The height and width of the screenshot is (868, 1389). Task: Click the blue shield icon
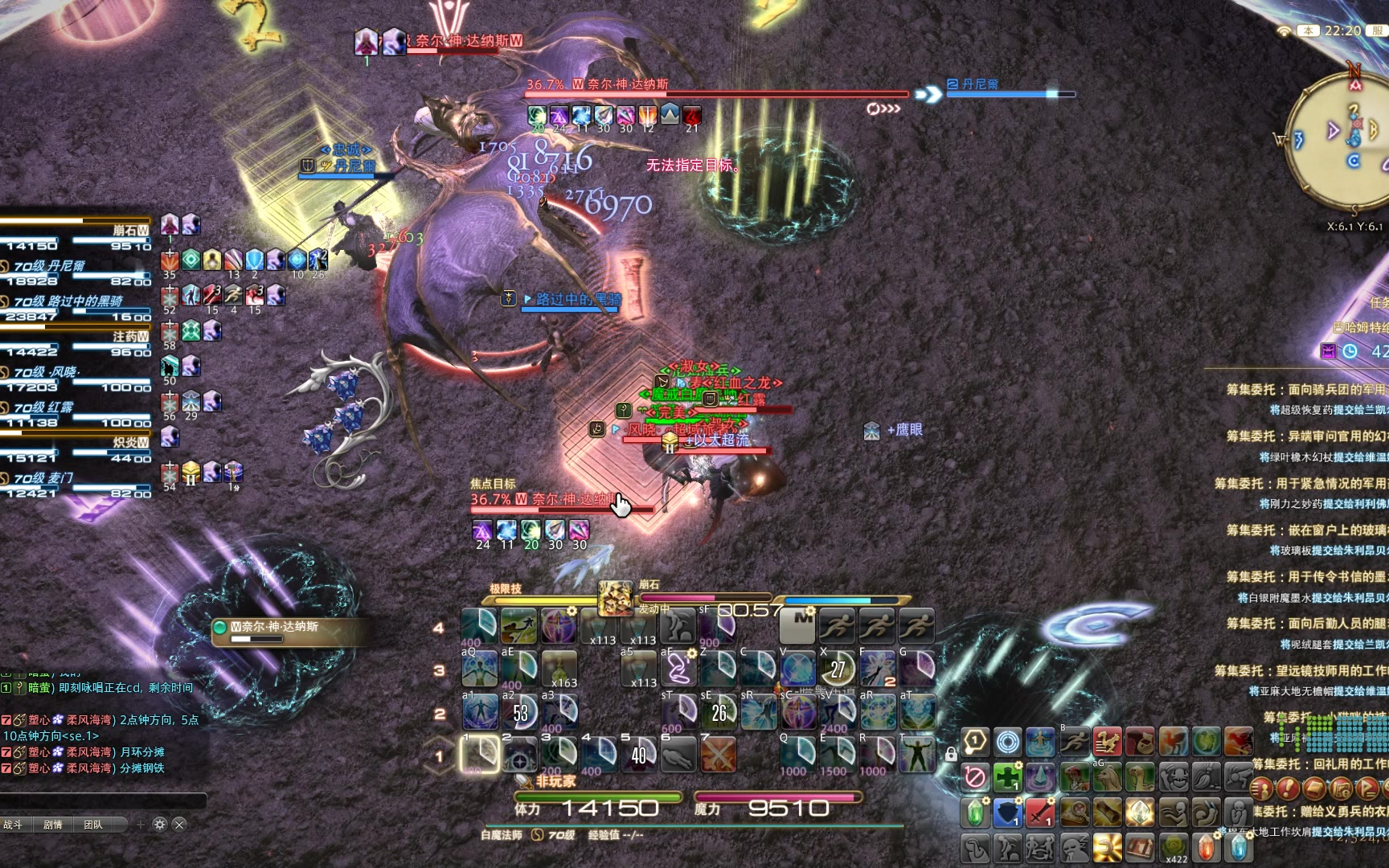[x=1007, y=813]
